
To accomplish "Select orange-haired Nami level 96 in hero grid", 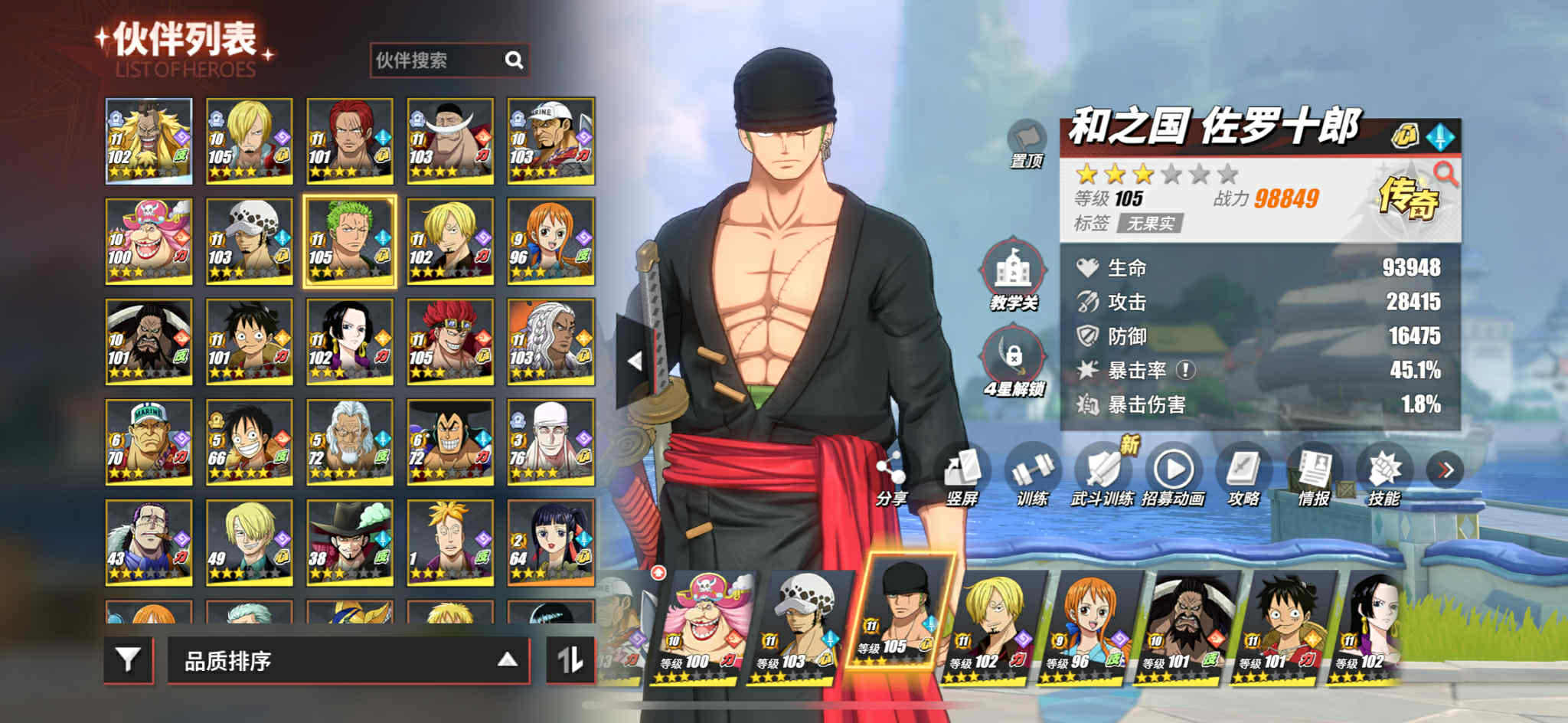I will (x=550, y=241).
